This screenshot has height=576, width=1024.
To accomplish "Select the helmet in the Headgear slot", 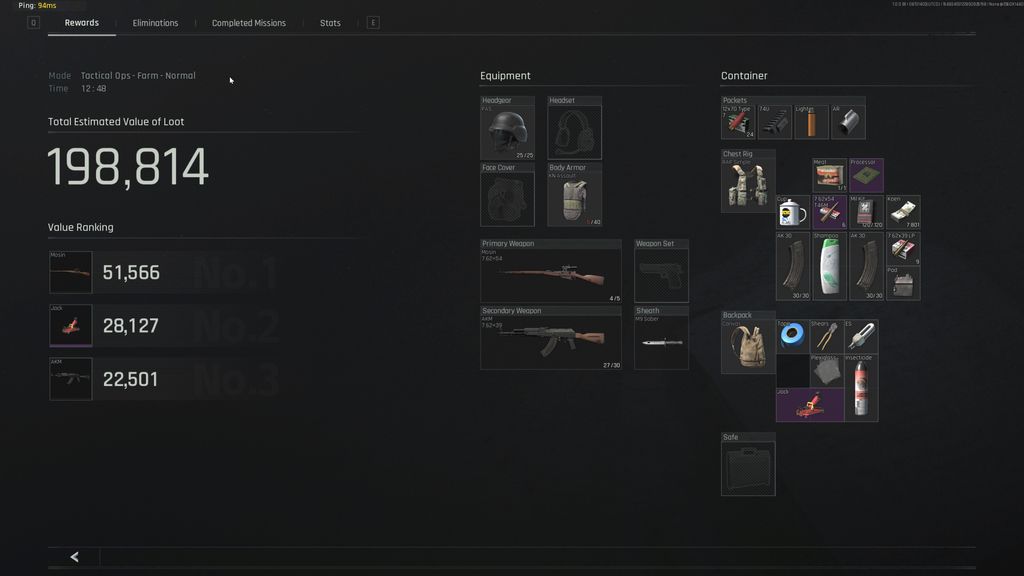I will point(507,130).
